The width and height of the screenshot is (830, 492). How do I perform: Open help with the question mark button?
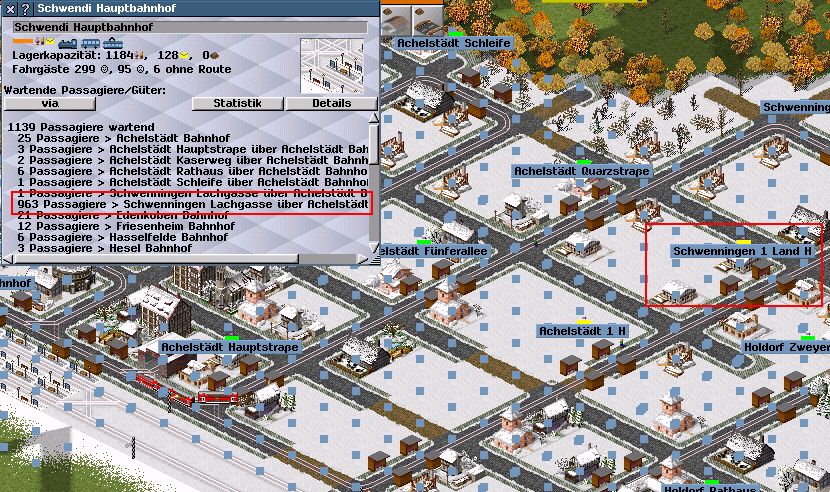(26, 8)
